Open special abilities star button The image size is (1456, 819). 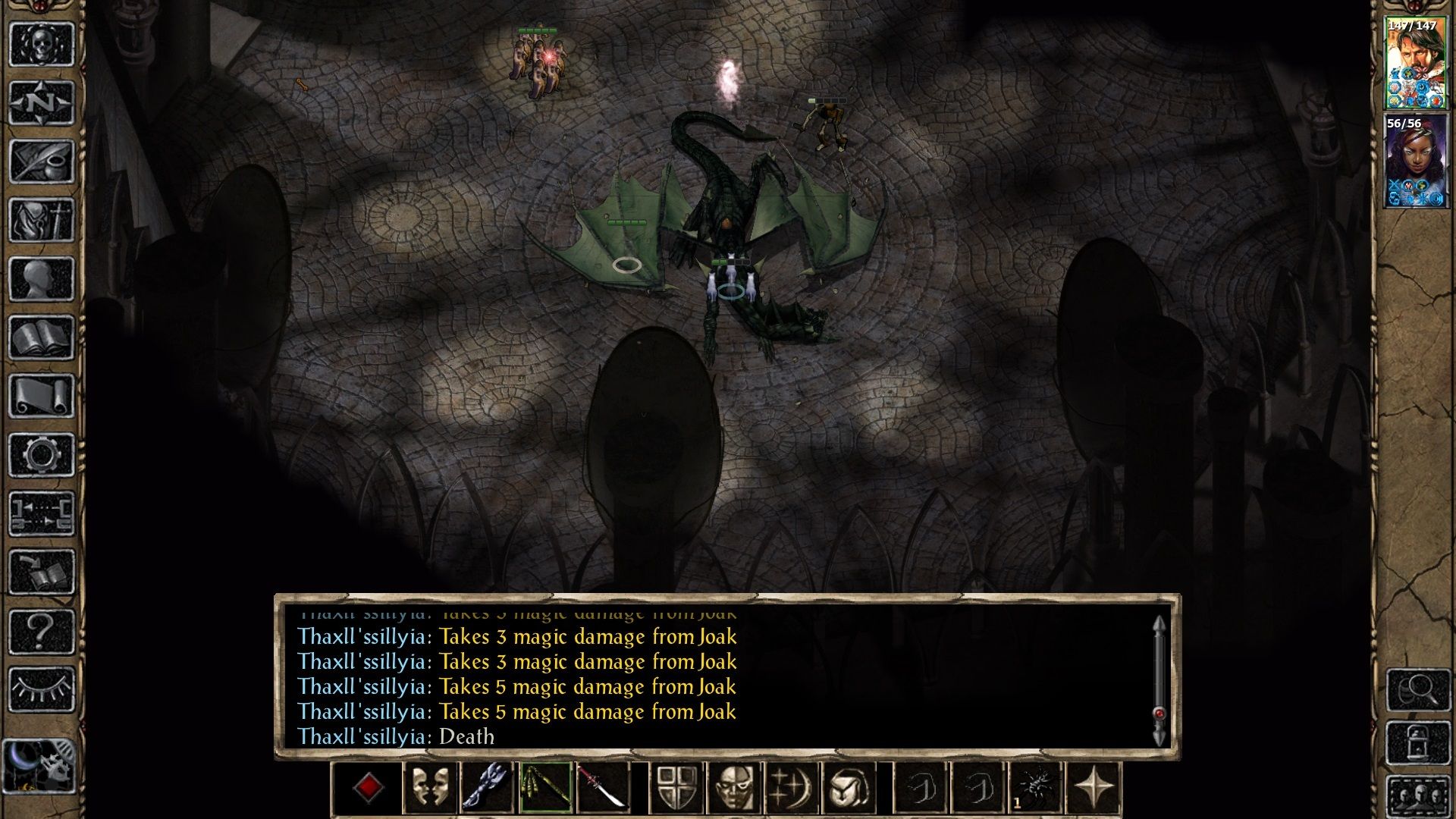tap(1094, 789)
